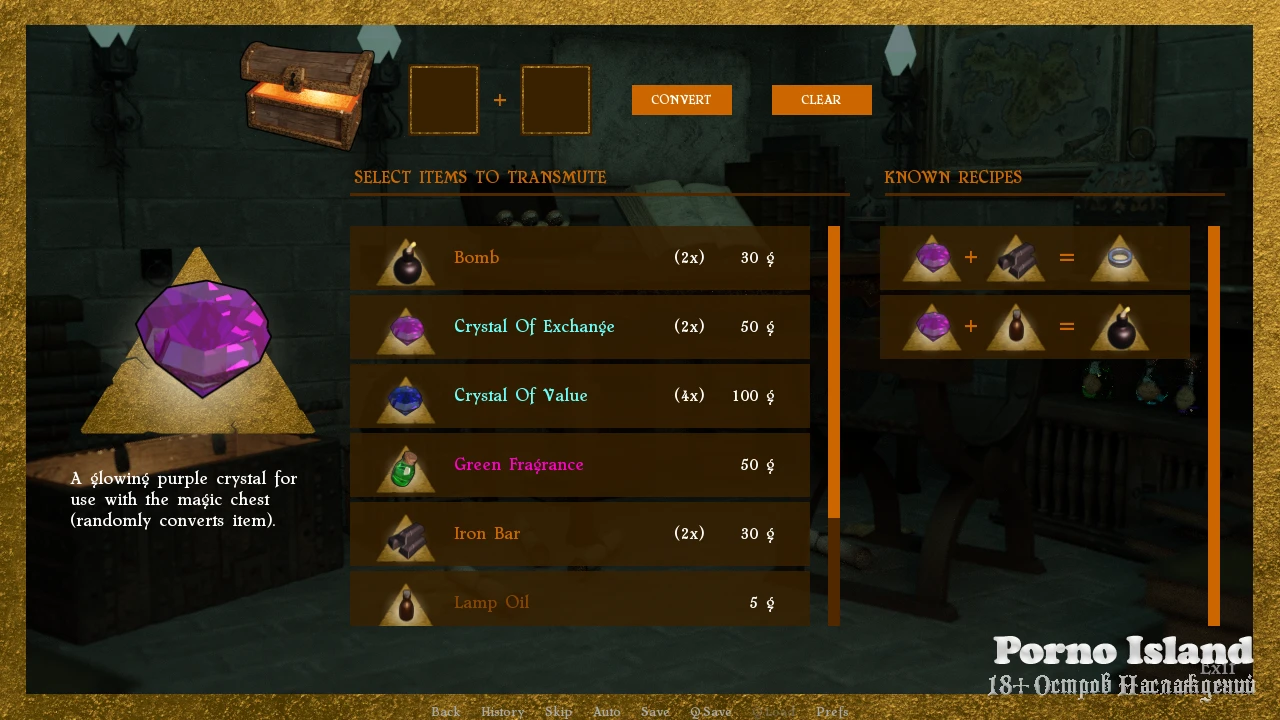This screenshot has height=720, width=1280.
Task: Choose Crystal Of Exchange from the list
Action: tap(579, 327)
